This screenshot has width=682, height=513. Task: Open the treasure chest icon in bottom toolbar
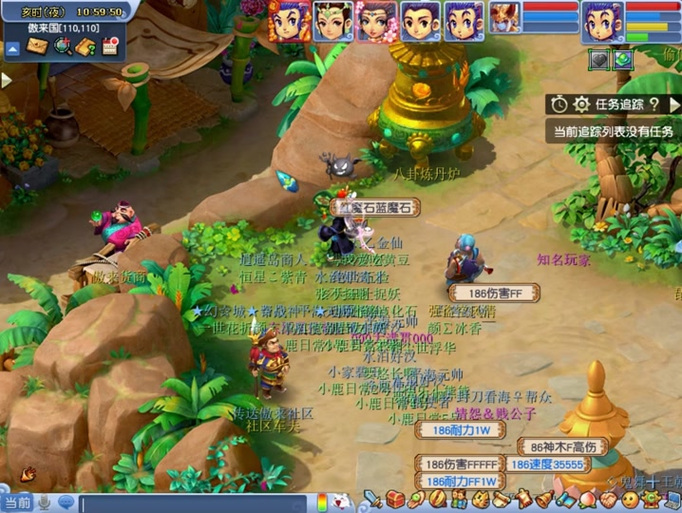coord(396,499)
